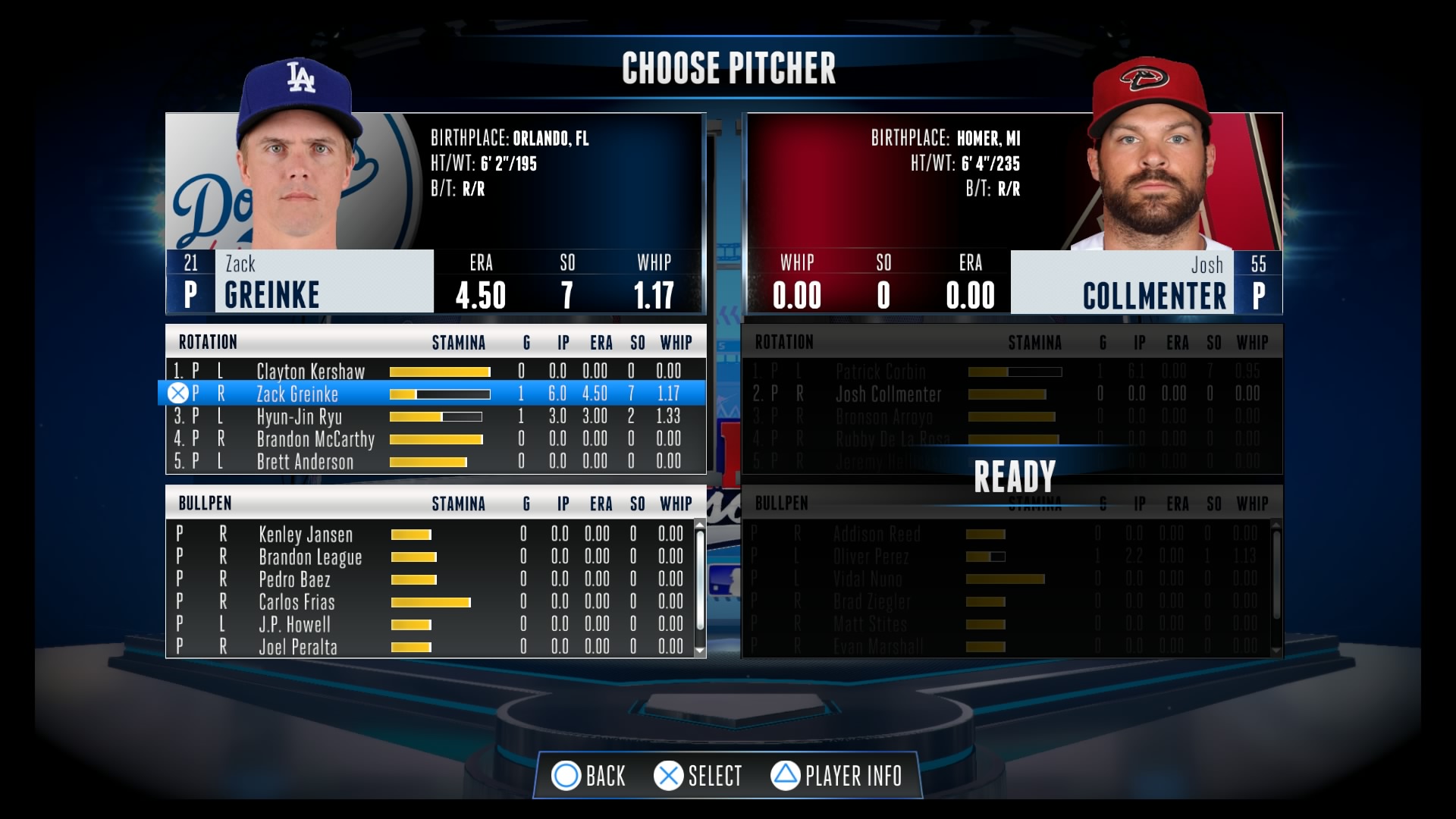Select Carlos Frias bullpen row
Viewport: 1456px width, 819px height.
297,602
